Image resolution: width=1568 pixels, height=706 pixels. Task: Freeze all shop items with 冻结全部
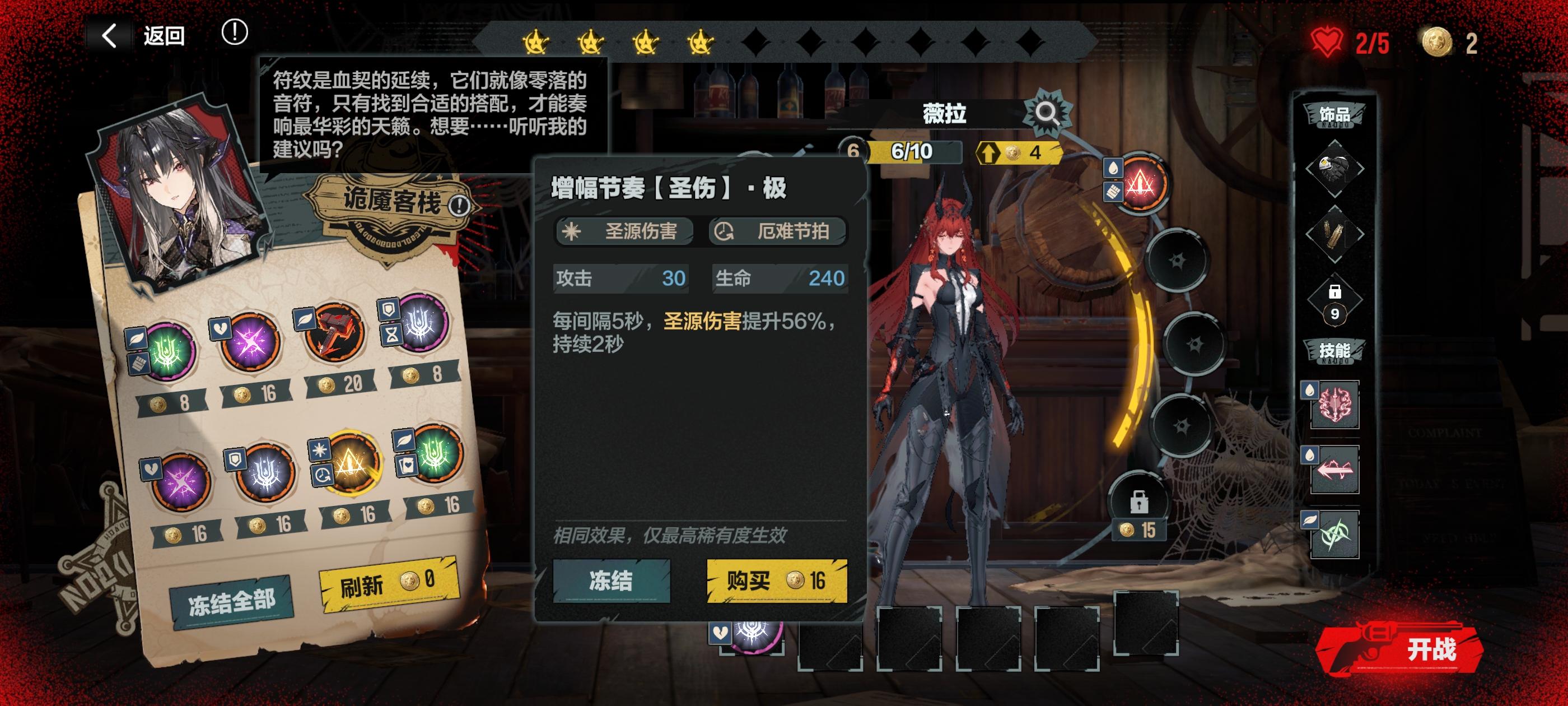pos(231,602)
